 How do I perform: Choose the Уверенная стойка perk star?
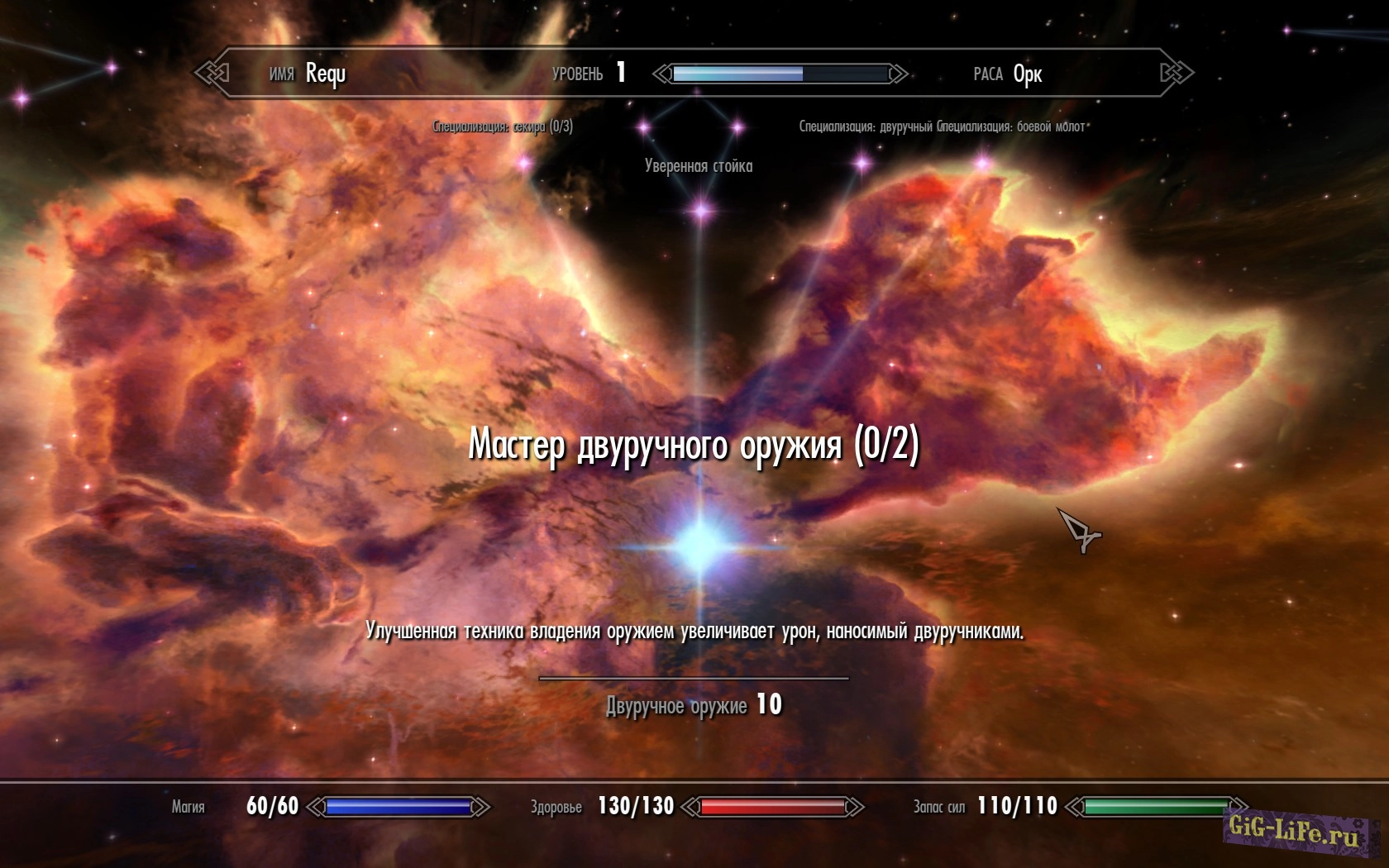(x=701, y=210)
